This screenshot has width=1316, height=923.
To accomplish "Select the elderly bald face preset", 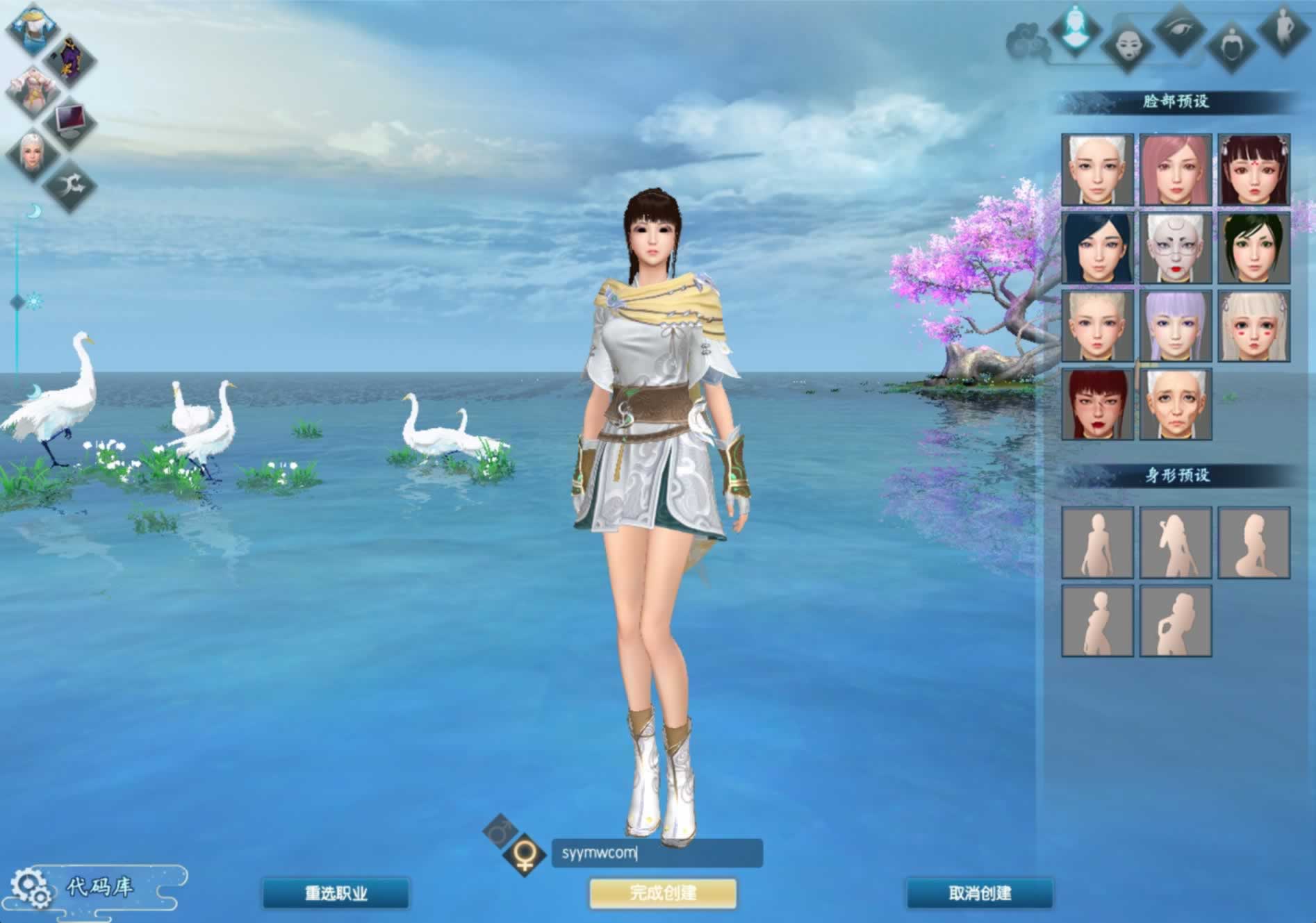I will point(1176,404).
